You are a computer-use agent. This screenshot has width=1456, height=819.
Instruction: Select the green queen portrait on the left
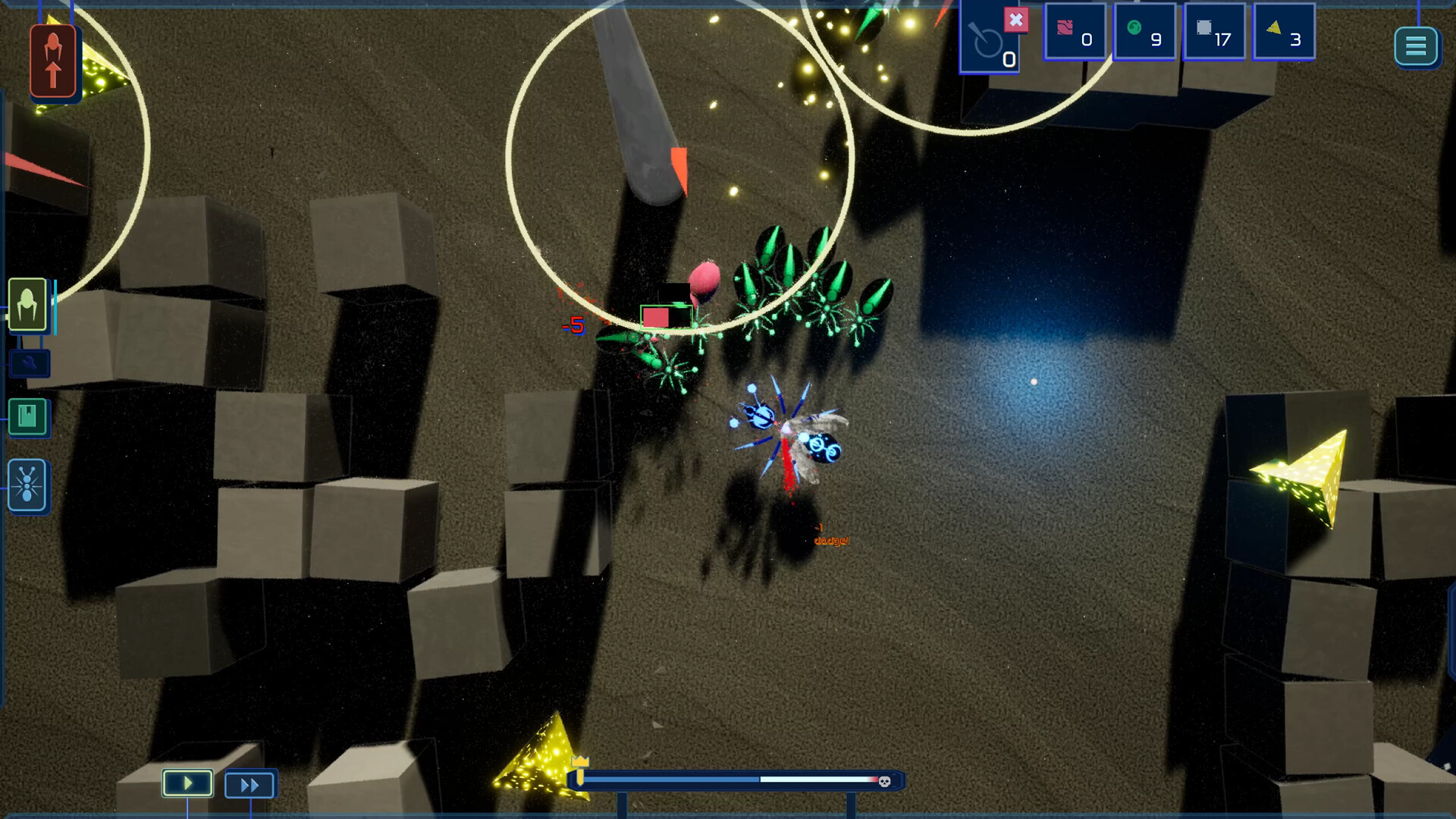coord(27,306)
